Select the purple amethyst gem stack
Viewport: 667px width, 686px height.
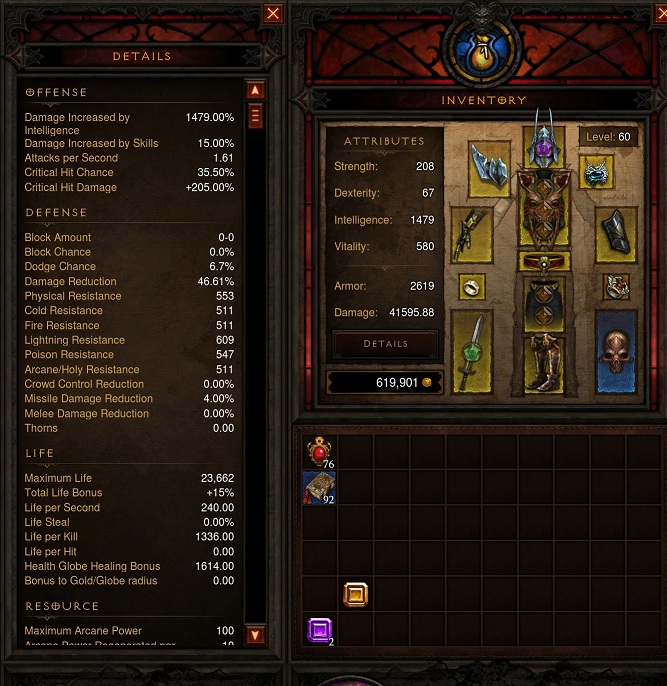(x=320, y=630)
